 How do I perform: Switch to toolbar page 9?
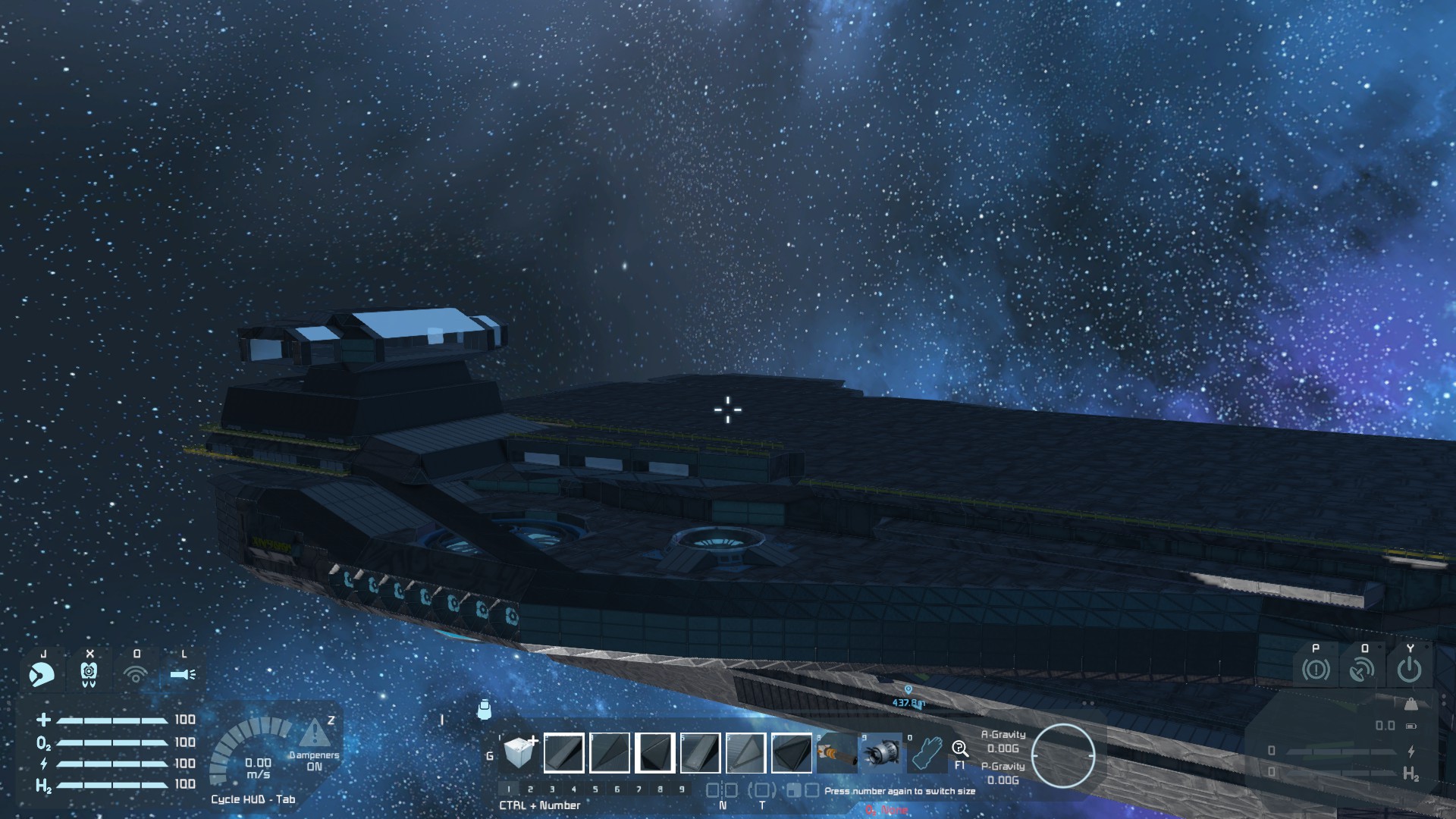(x=682, y=789)
